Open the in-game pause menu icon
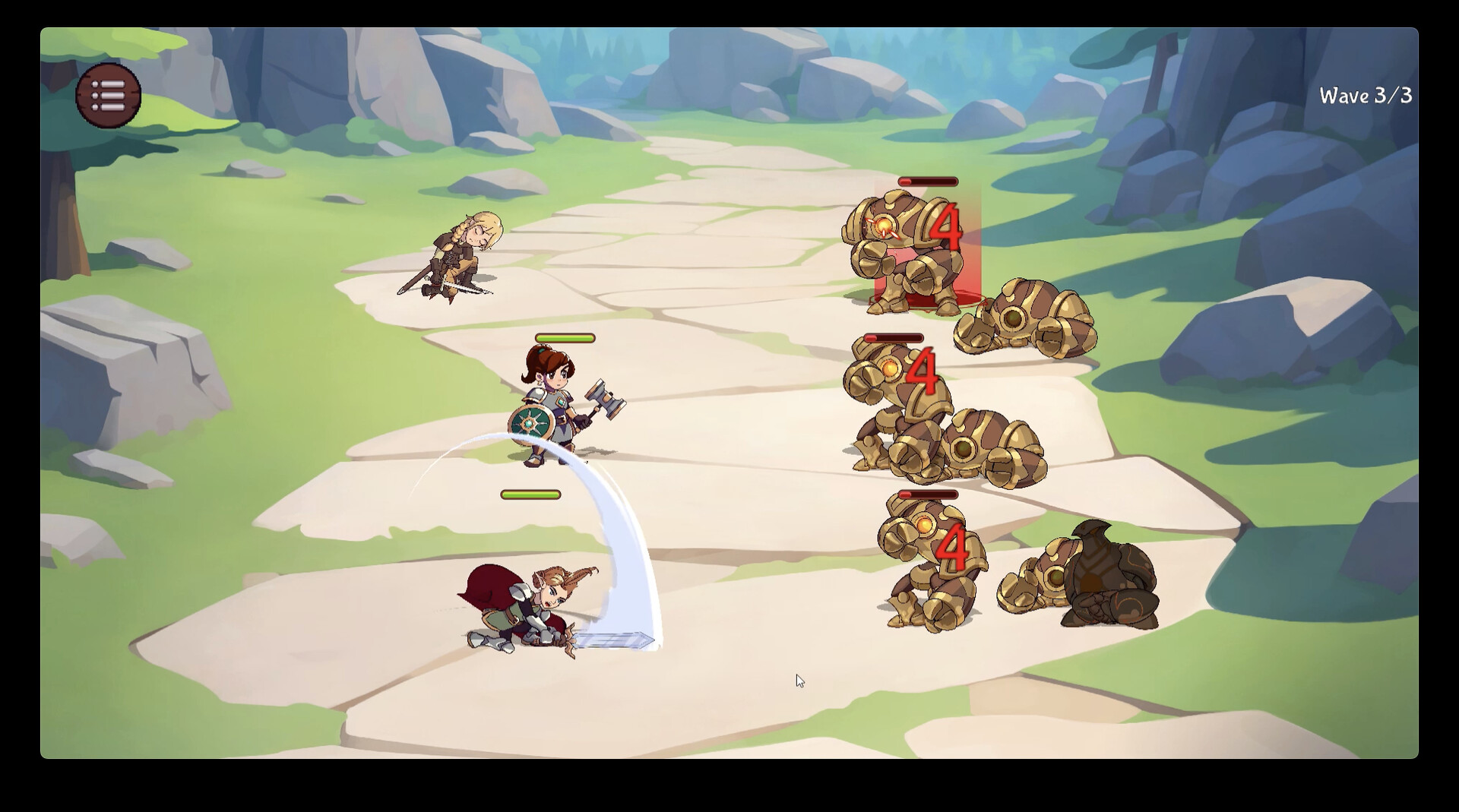Screen dimensions: 1459x812 107,94
